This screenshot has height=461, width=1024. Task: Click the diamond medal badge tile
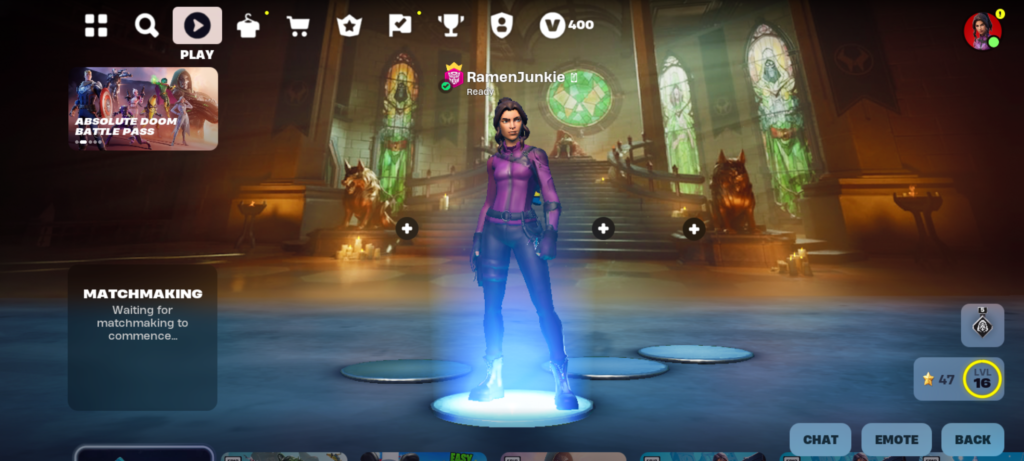(x=982, y=325)
